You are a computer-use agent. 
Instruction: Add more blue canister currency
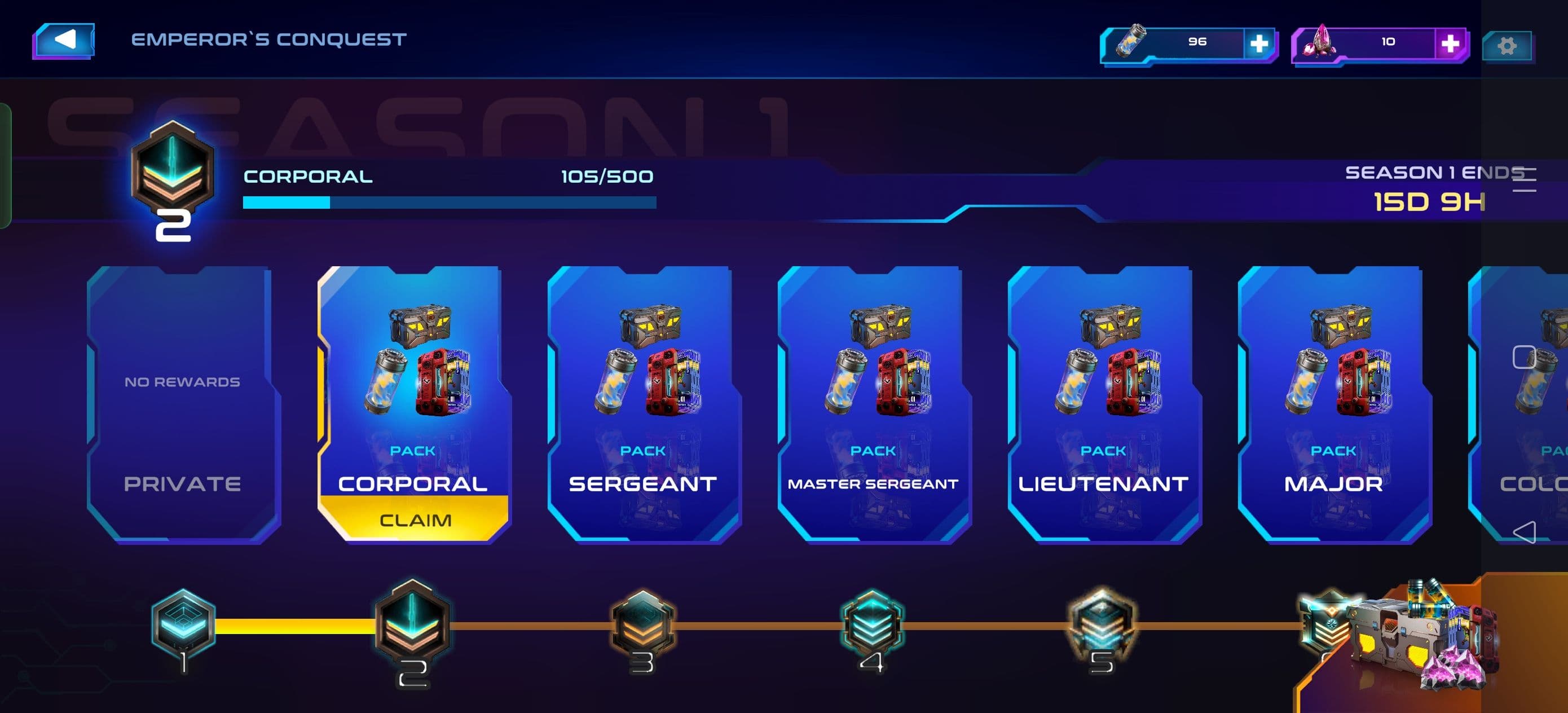click(x=1258, y=43)
